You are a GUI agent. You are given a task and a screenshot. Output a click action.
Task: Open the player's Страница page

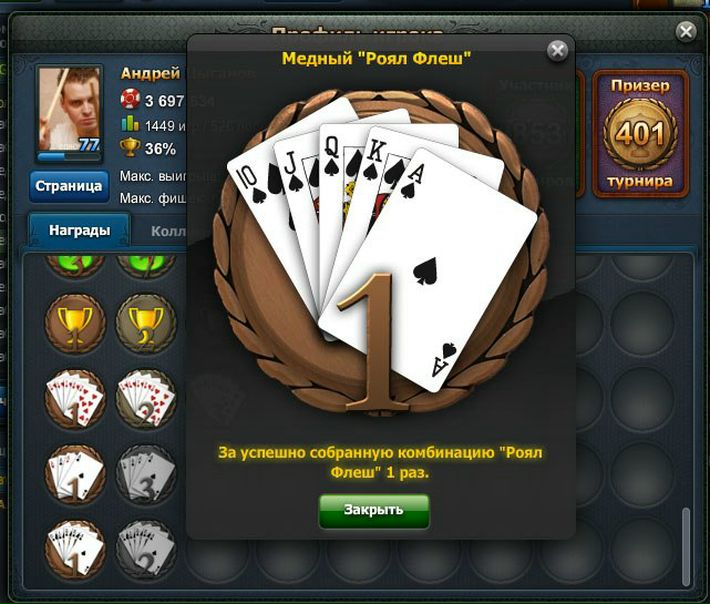[x=69, y=186]
